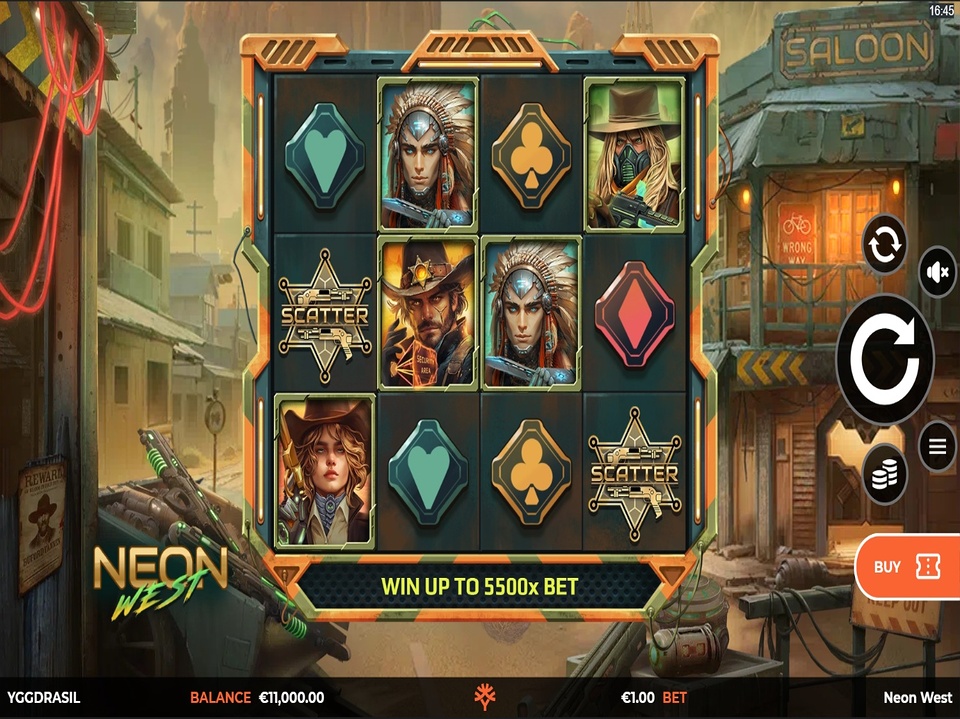The image size is (960, 719).
Task: Open the autoplay settings button
Action: tap(885, 243)
